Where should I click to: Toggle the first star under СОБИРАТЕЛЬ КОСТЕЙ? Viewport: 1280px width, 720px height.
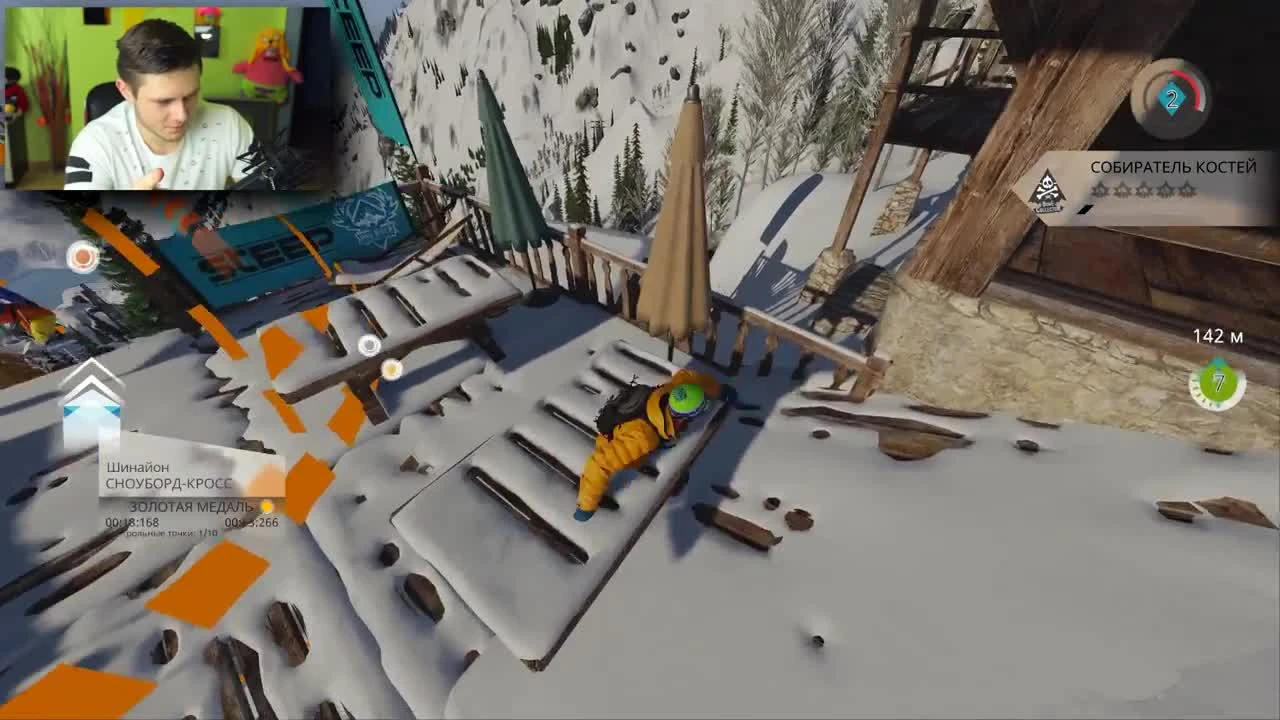coord(1102,190)
